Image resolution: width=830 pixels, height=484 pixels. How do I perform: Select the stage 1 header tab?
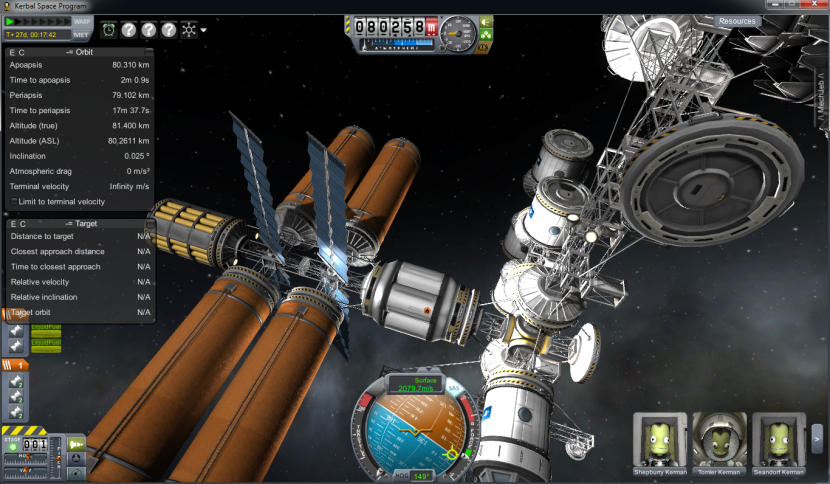[17, 365]
